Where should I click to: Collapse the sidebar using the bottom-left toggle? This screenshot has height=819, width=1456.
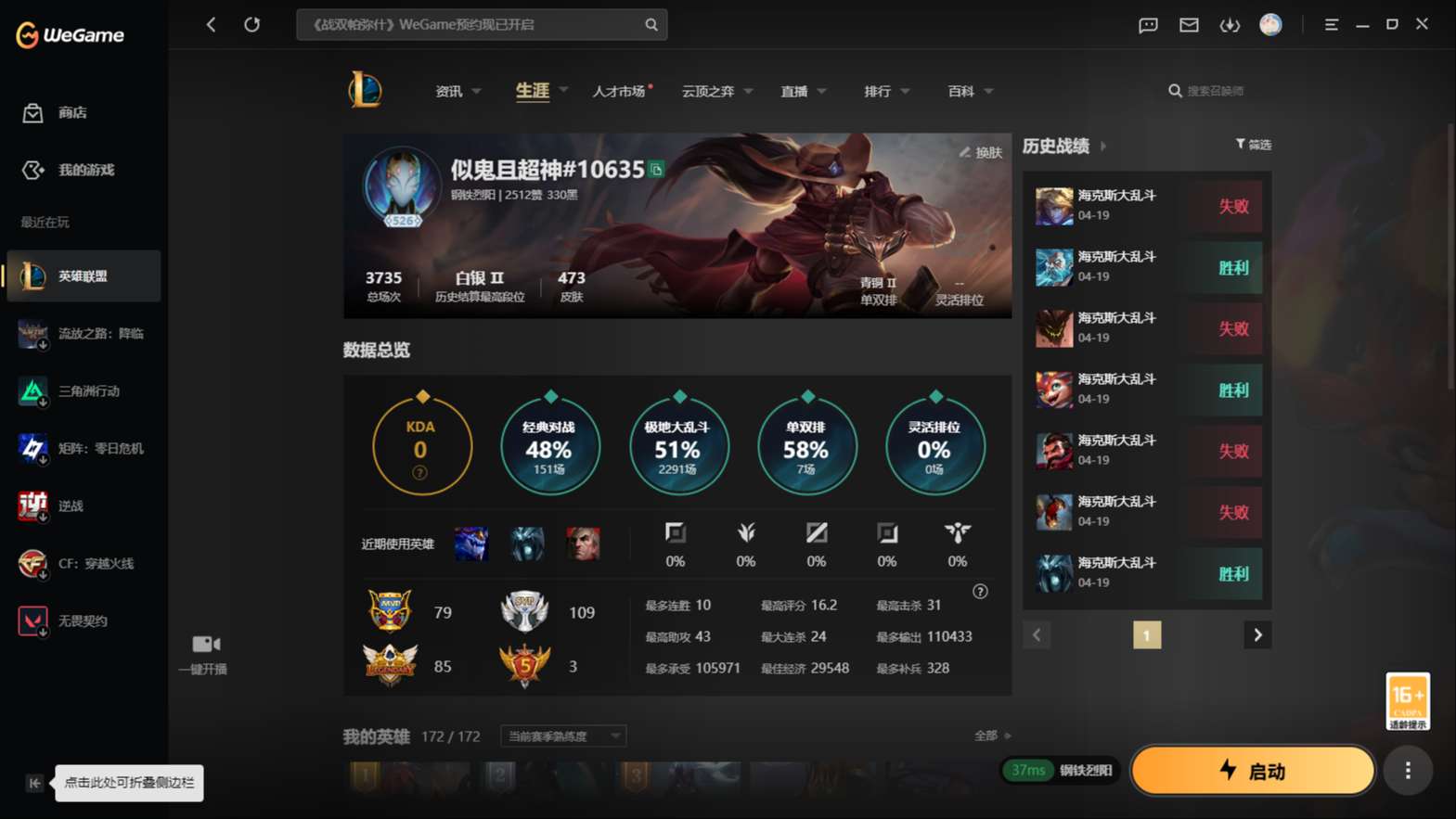[33, 783]
